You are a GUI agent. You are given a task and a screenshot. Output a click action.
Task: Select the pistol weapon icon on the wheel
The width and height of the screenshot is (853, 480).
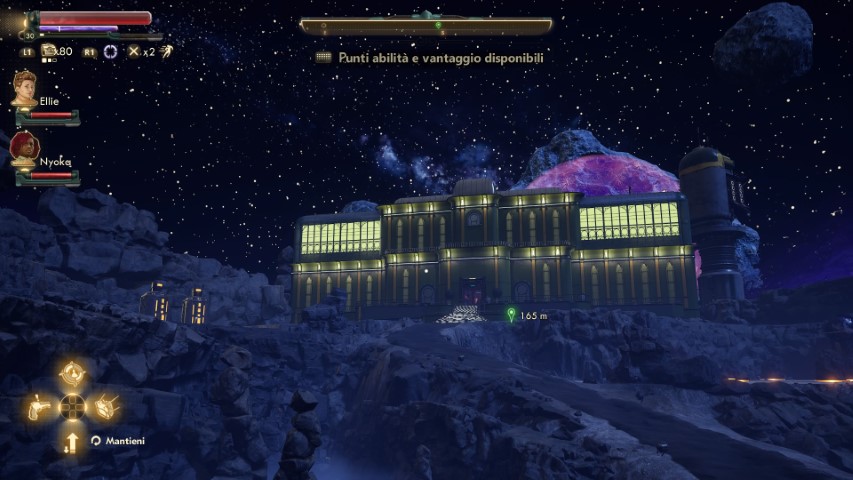coord(40,406)
